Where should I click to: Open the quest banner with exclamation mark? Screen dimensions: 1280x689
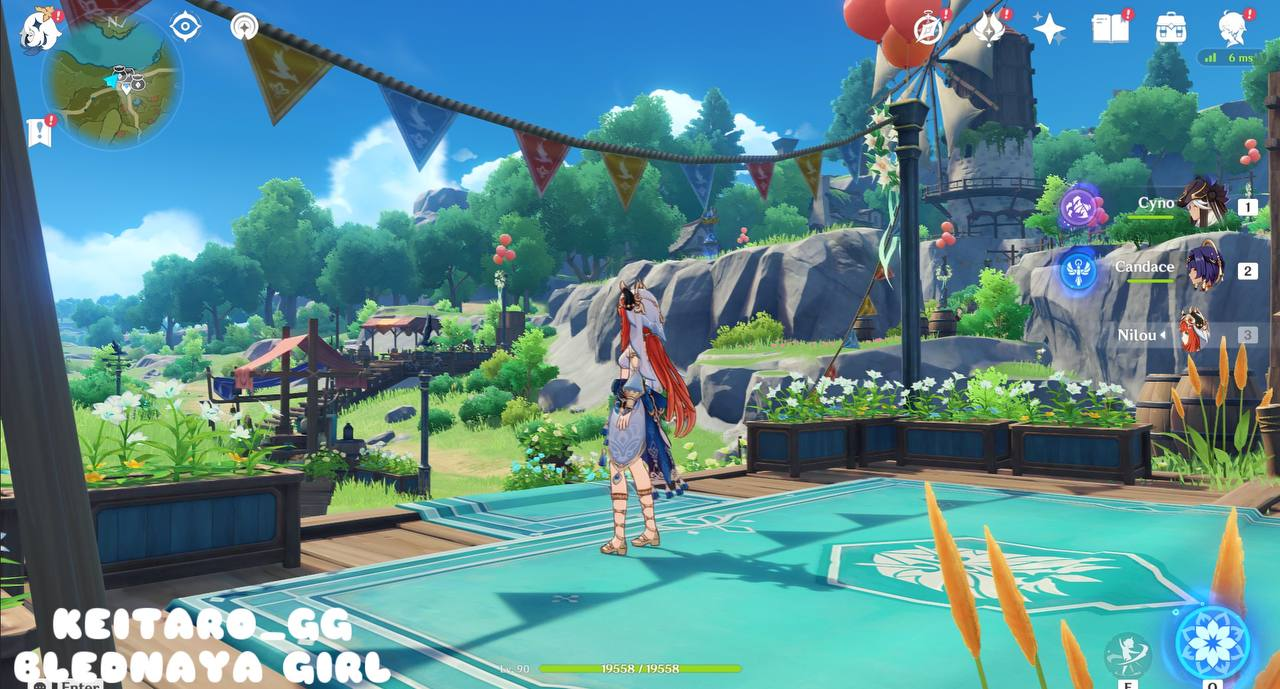coord(39,132)
